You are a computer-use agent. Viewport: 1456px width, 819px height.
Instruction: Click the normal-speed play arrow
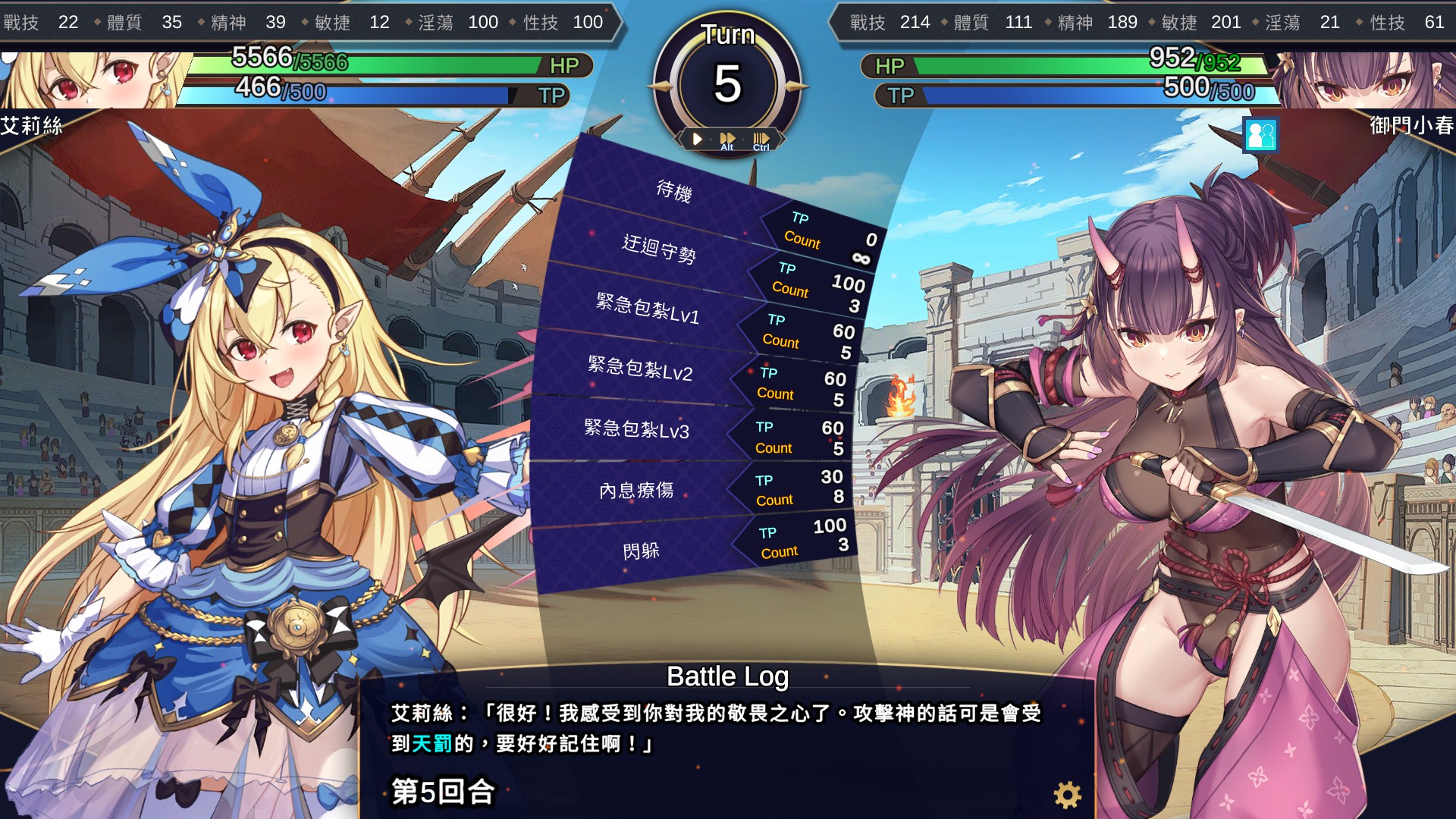(697, 139)
